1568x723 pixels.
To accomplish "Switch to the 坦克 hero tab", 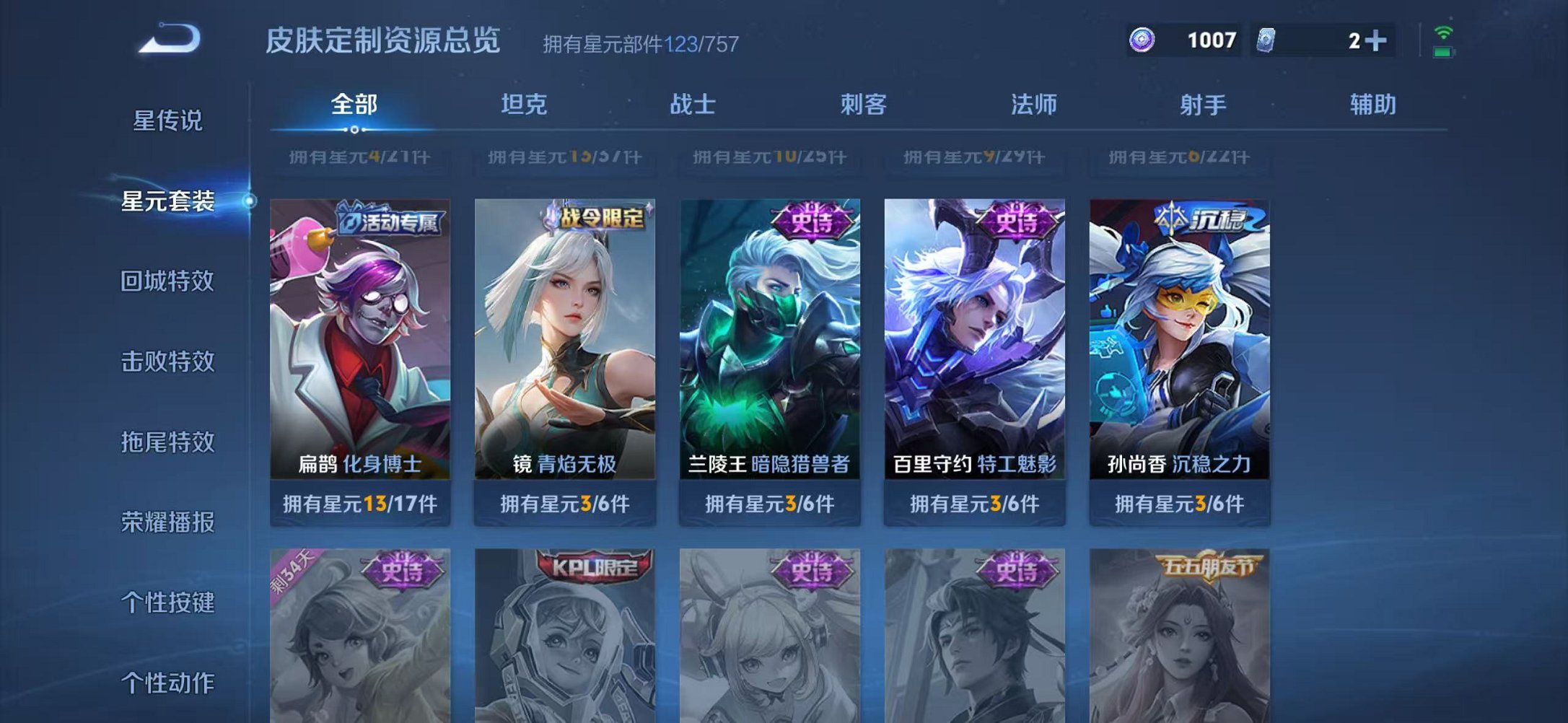I will [x=524, y=105].
